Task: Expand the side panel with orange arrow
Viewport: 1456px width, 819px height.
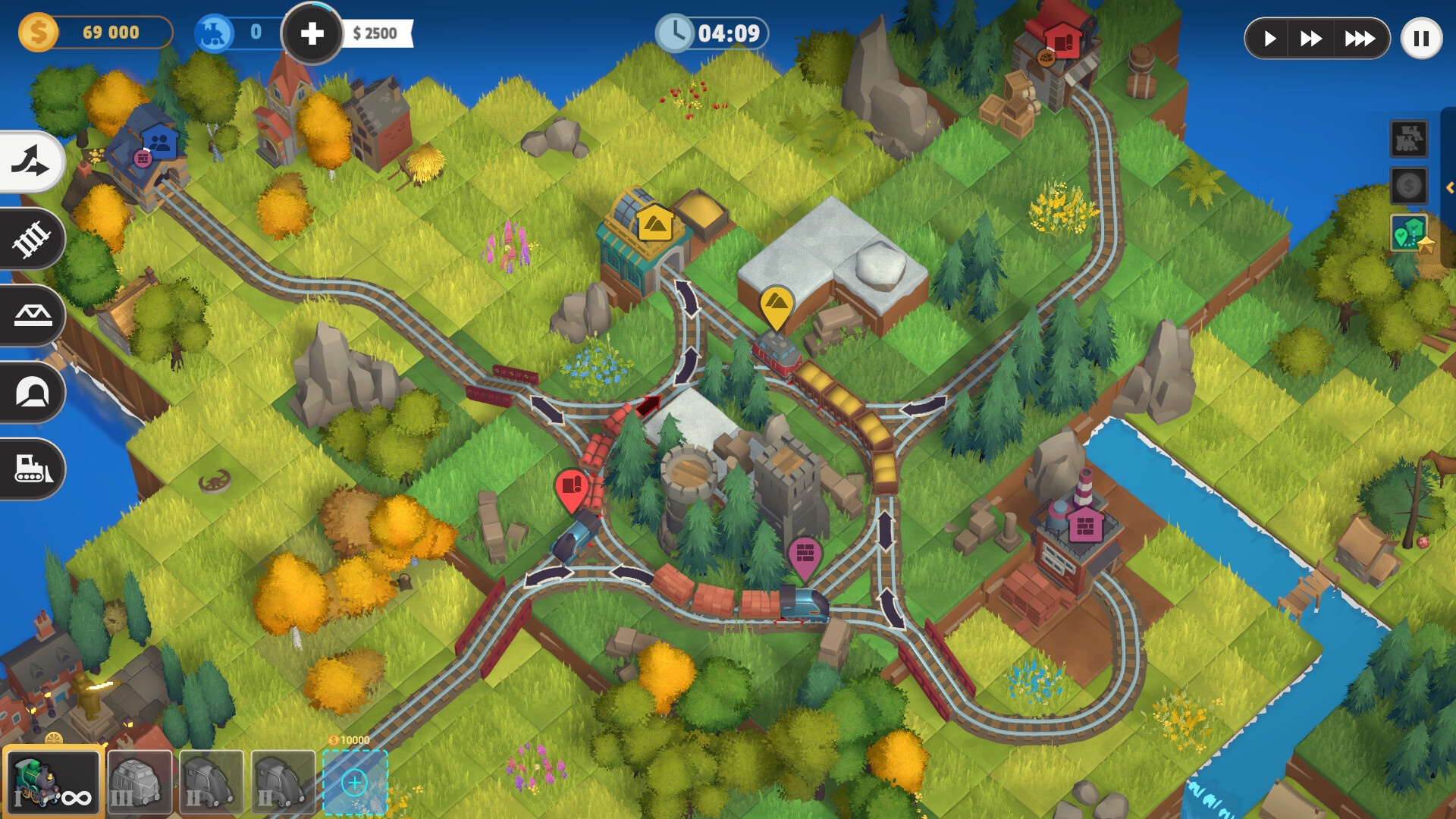Action: click(x=1449, y=187)
